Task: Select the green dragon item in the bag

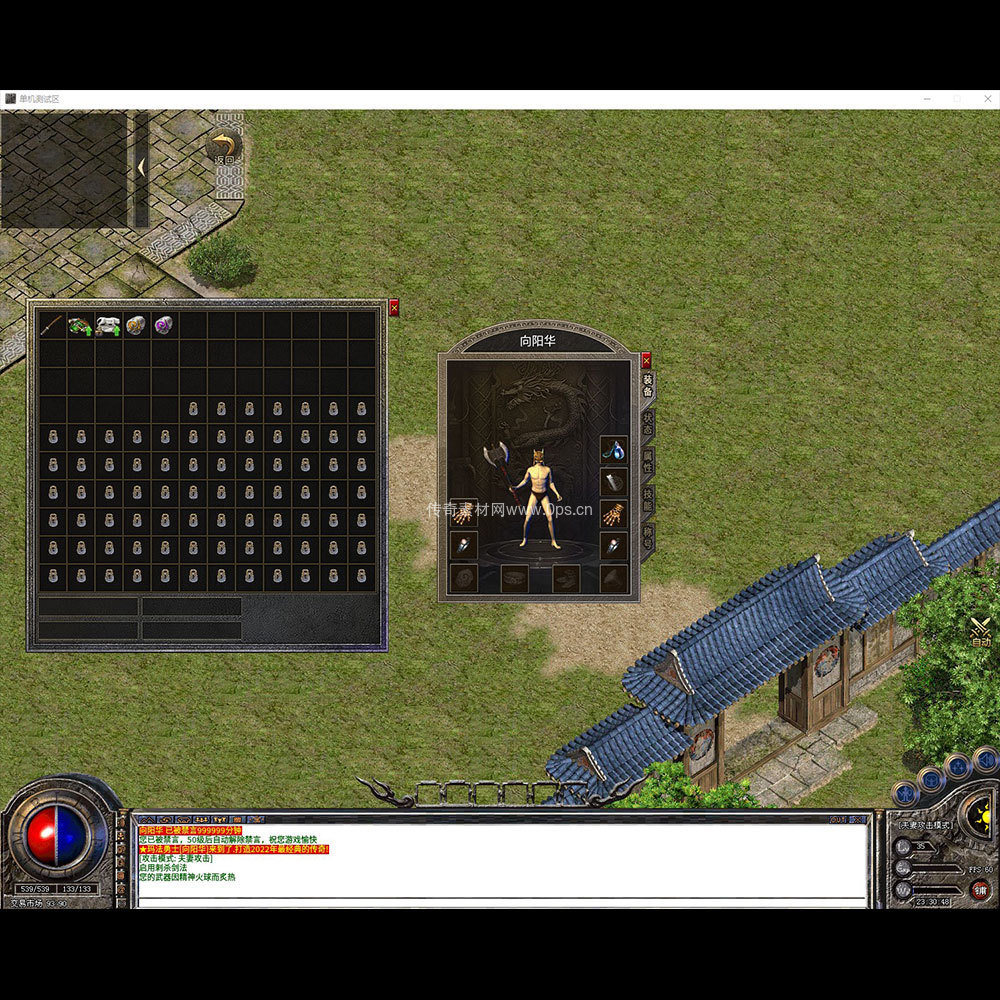Action: point(80,325)
